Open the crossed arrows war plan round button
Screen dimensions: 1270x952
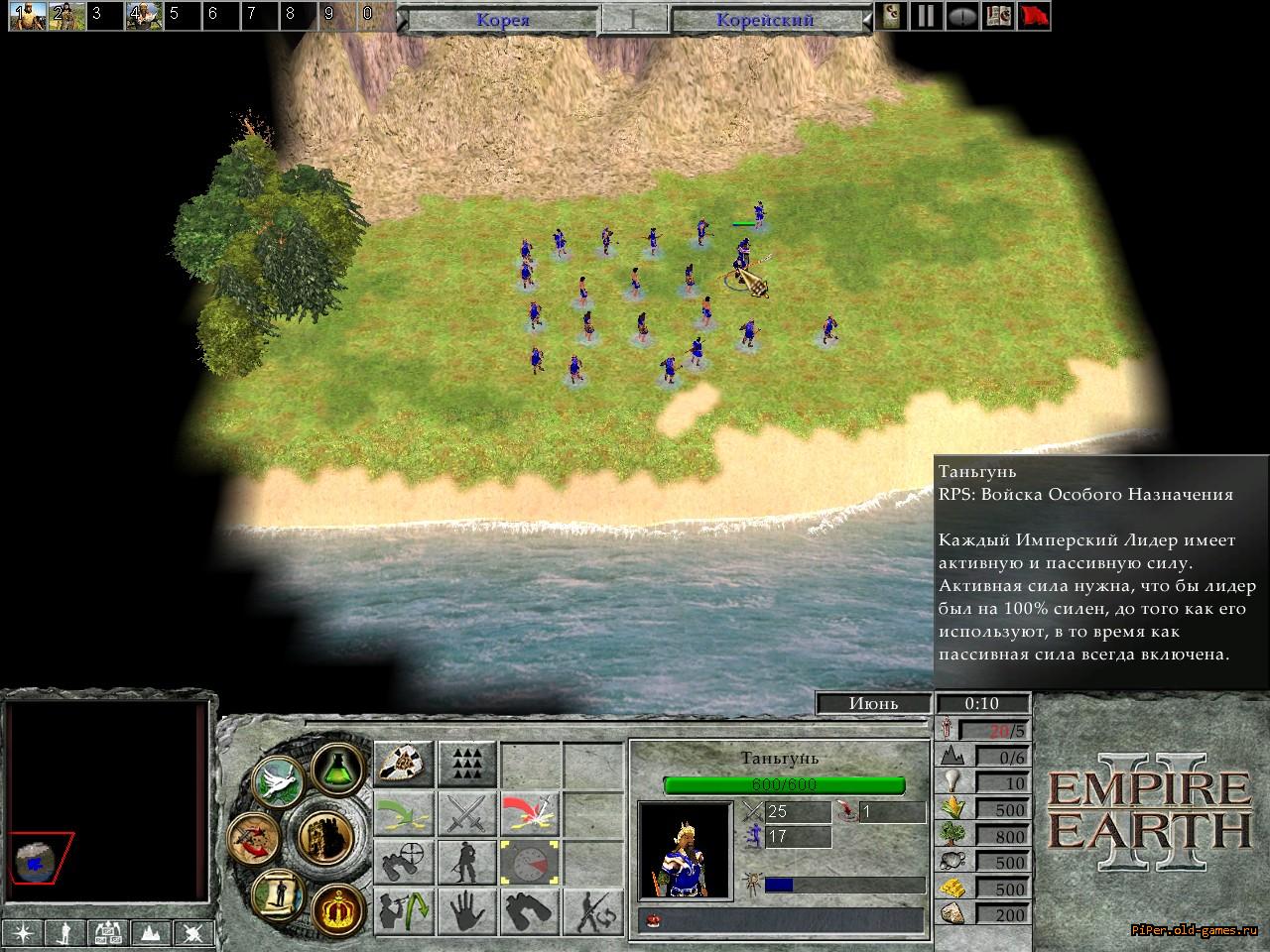pyautogui.click(x=252, y=834)
